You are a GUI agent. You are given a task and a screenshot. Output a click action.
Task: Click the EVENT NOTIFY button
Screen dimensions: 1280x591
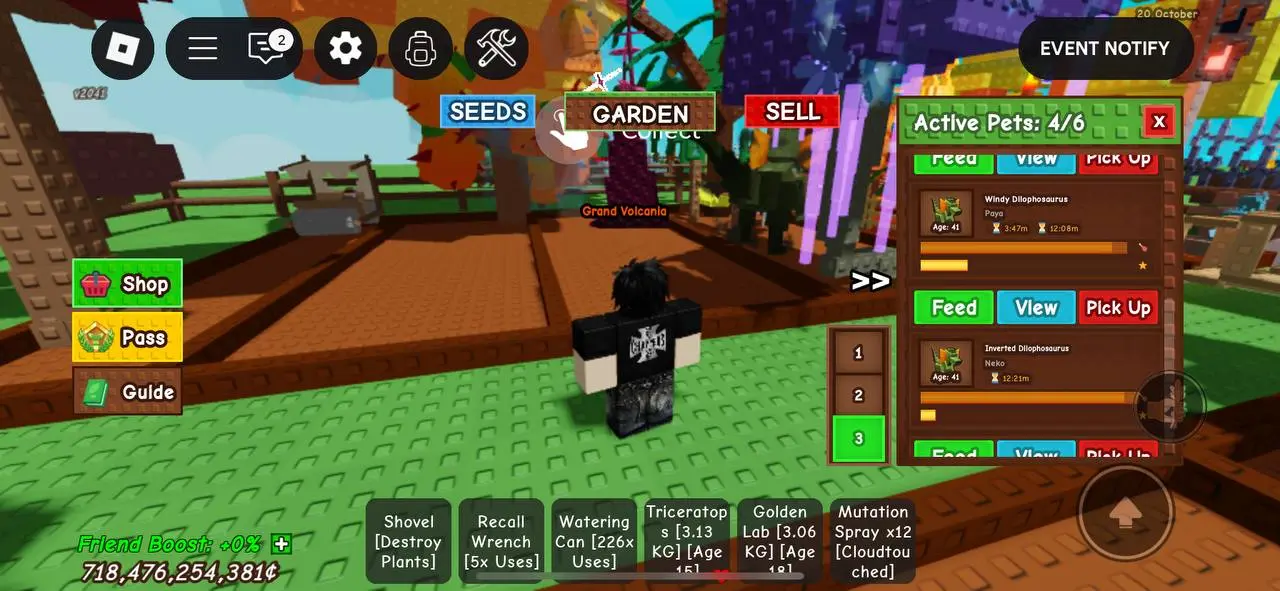pyautogui.click(x=1104, y=48)
